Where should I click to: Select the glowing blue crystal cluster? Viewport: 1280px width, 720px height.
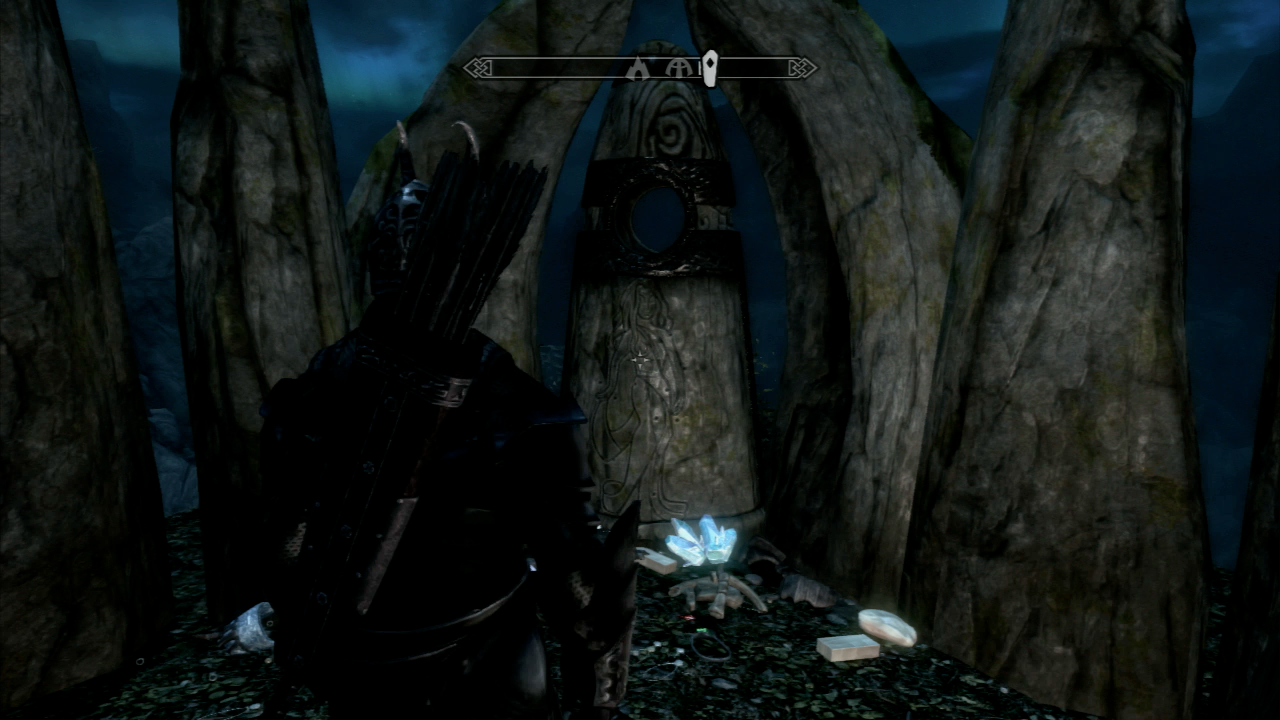700,545
